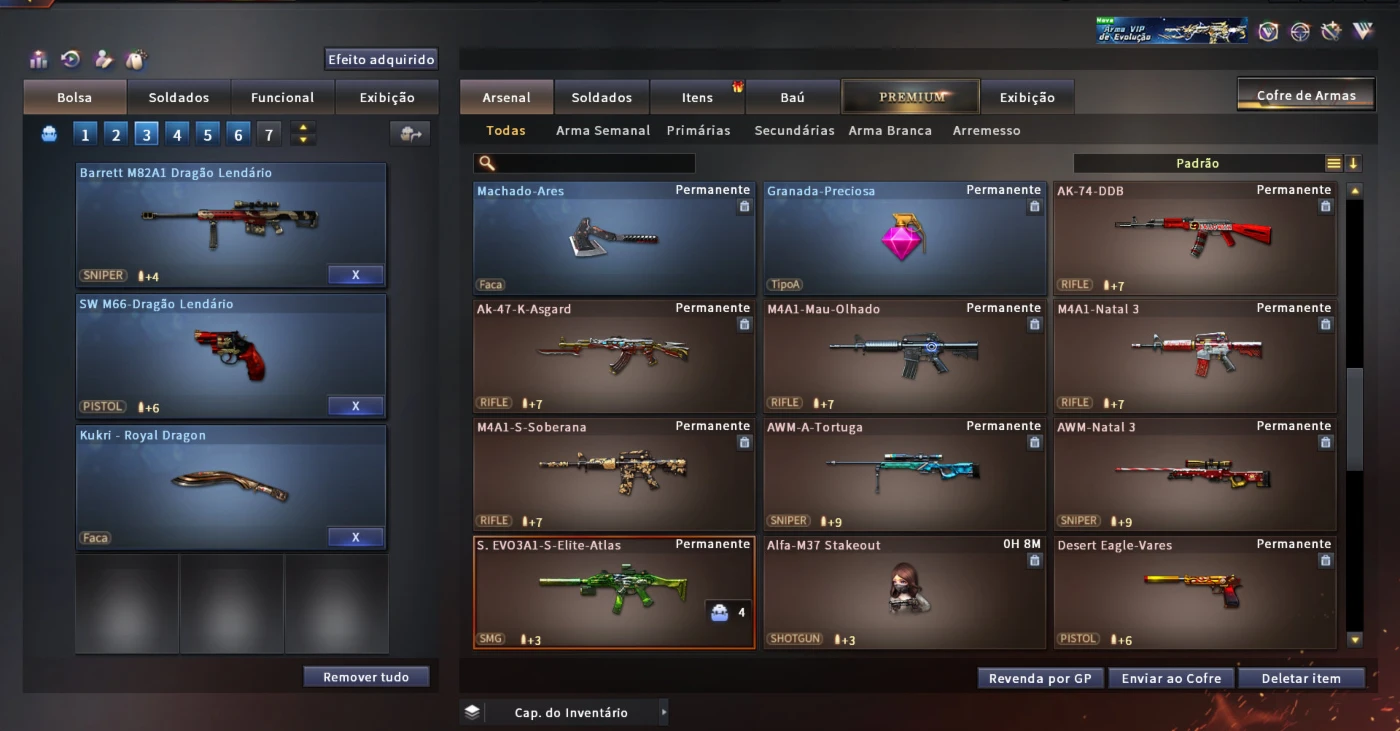
Task: Filter weapons by Primárias
Action: pos(698,131)
